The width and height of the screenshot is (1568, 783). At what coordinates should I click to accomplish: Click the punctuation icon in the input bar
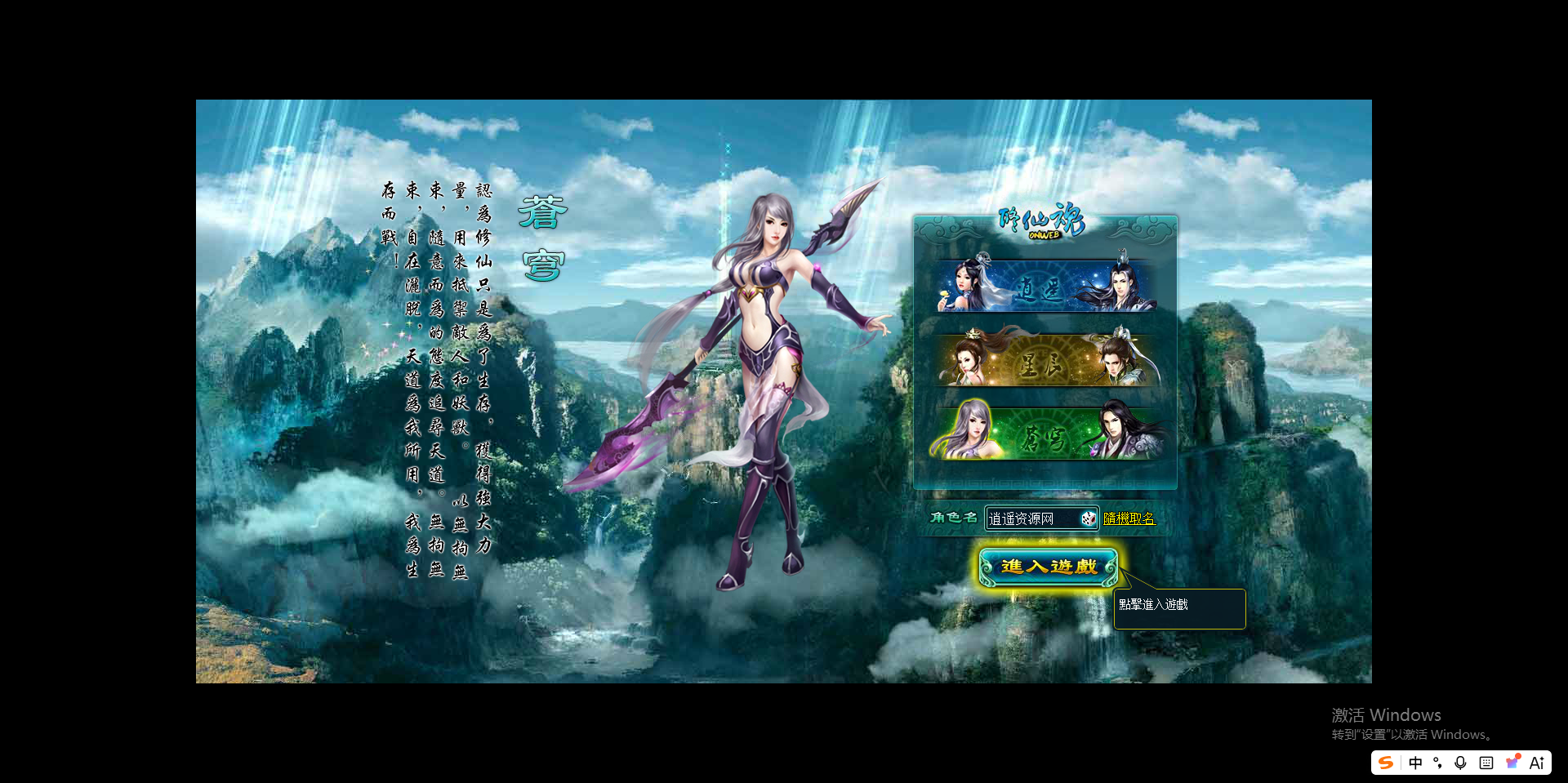point(1438,763)
